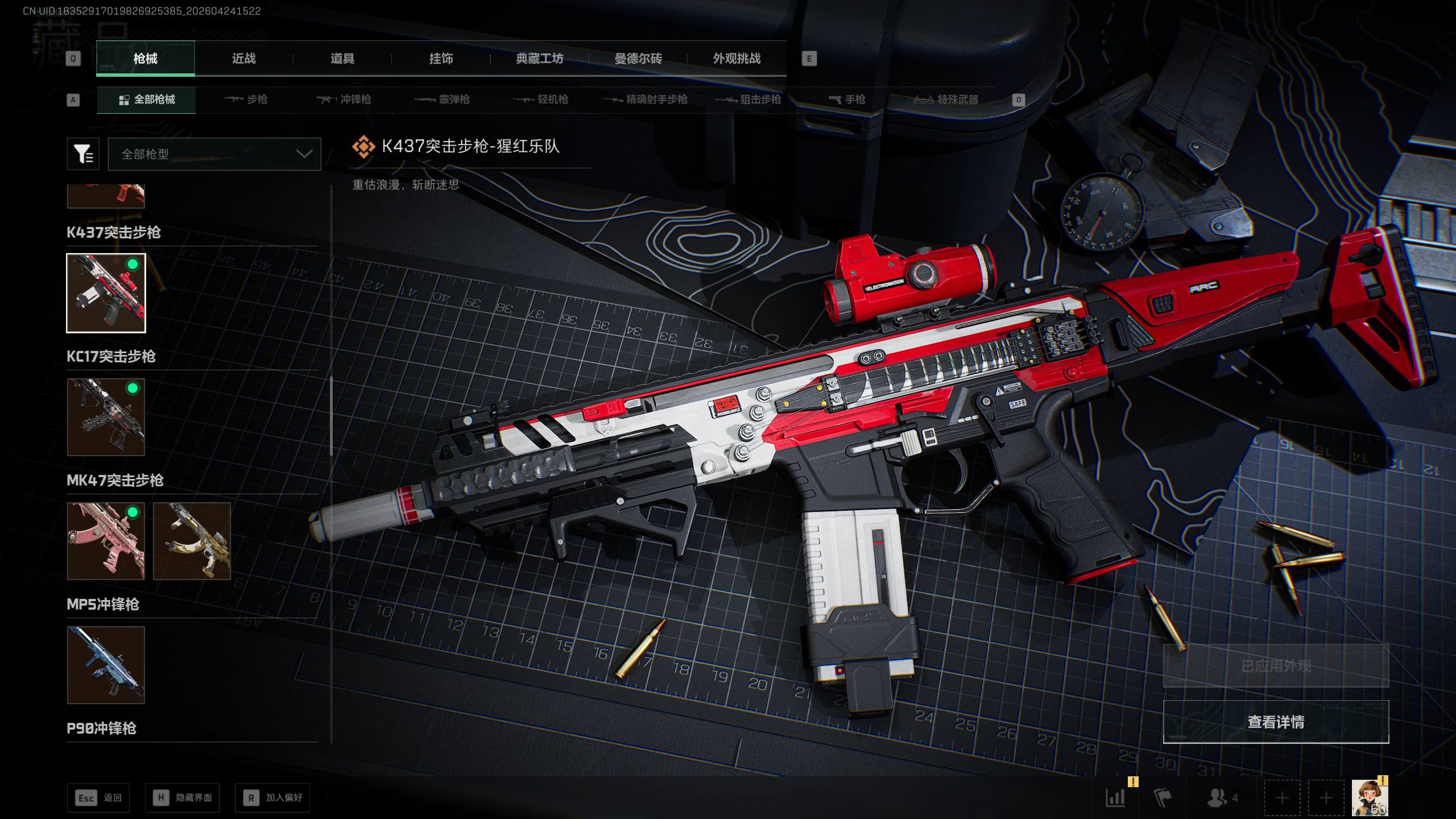Viewport: 1456px width, 819px height.
Task: Filter by 步枪 rifle category
Action: click(x=246, y=100)
